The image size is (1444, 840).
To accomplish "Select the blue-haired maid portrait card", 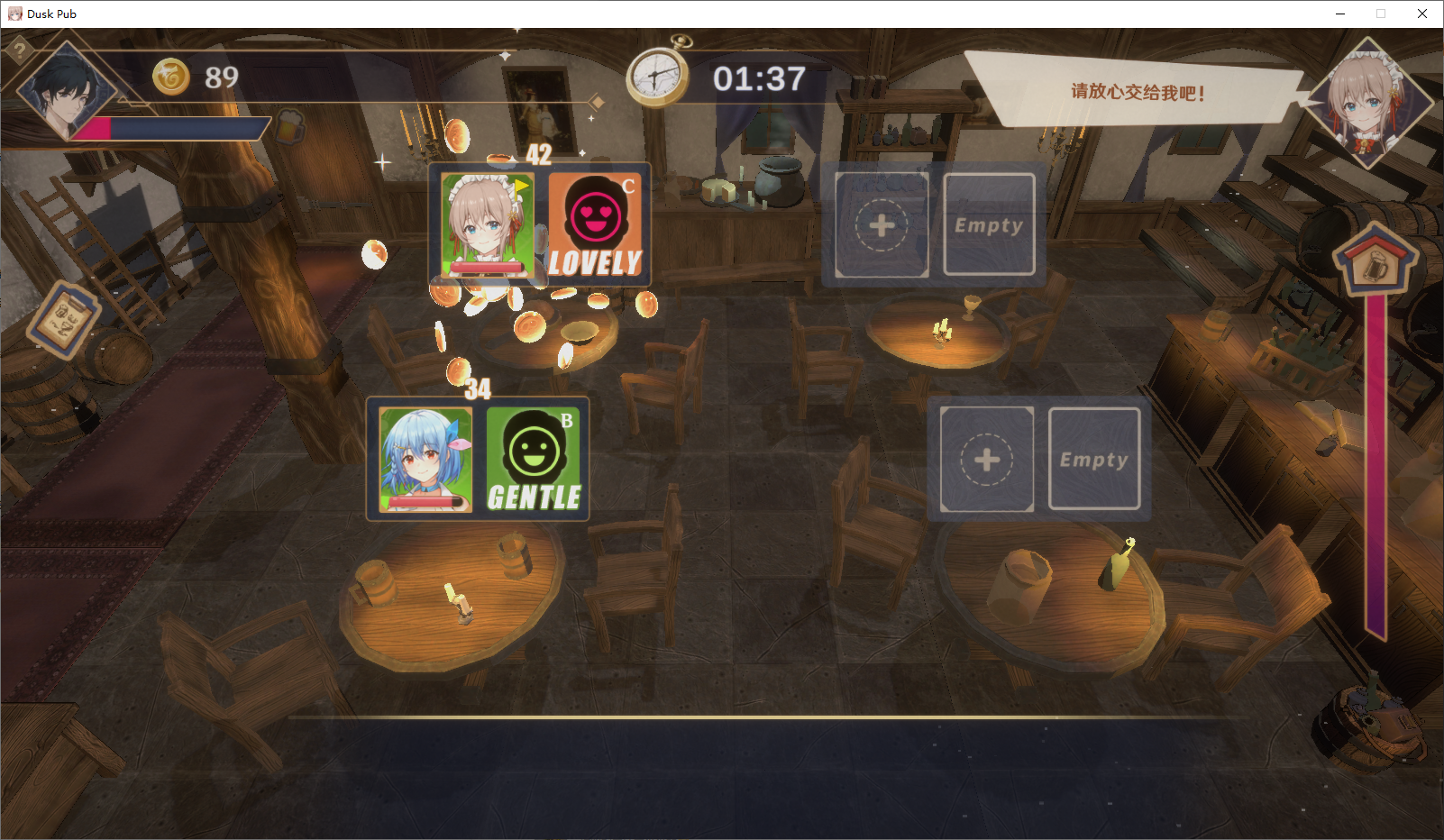I will (425, 460).
